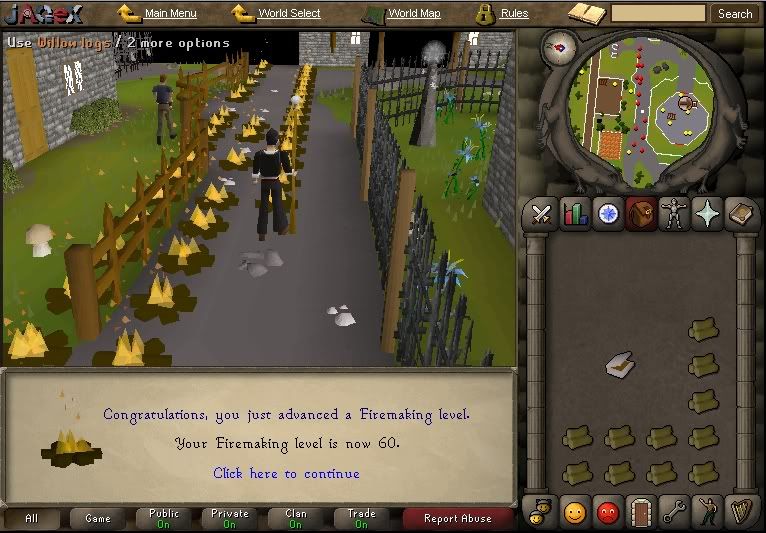This screenshot has width=766, height=533.
Task: Open the equipment figure tab
Action: point(675,214)
